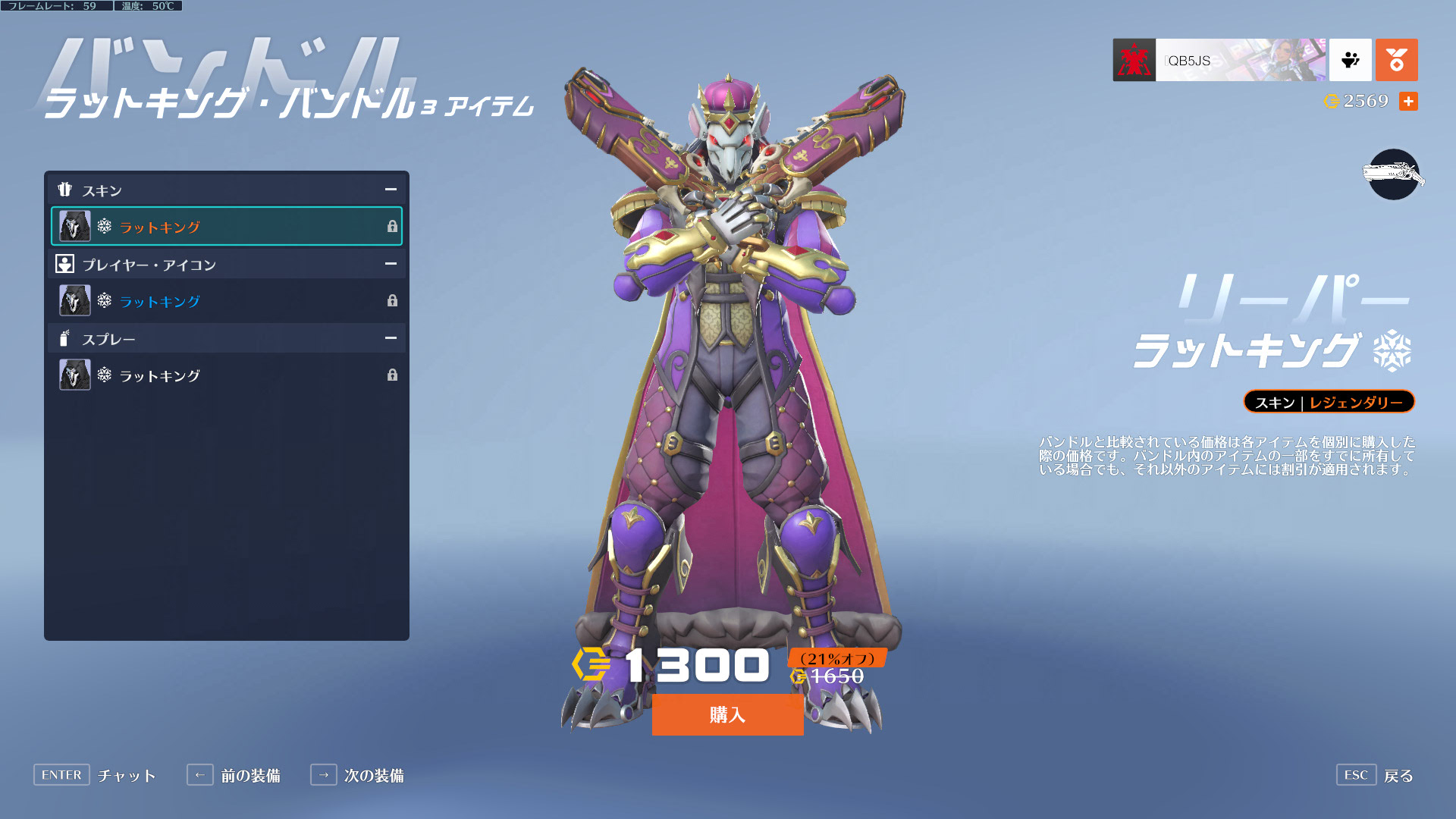Screen dimensions: 1456x819
Task: Open the QB5JS player profile banner
Action: [x=1219, y=60]
